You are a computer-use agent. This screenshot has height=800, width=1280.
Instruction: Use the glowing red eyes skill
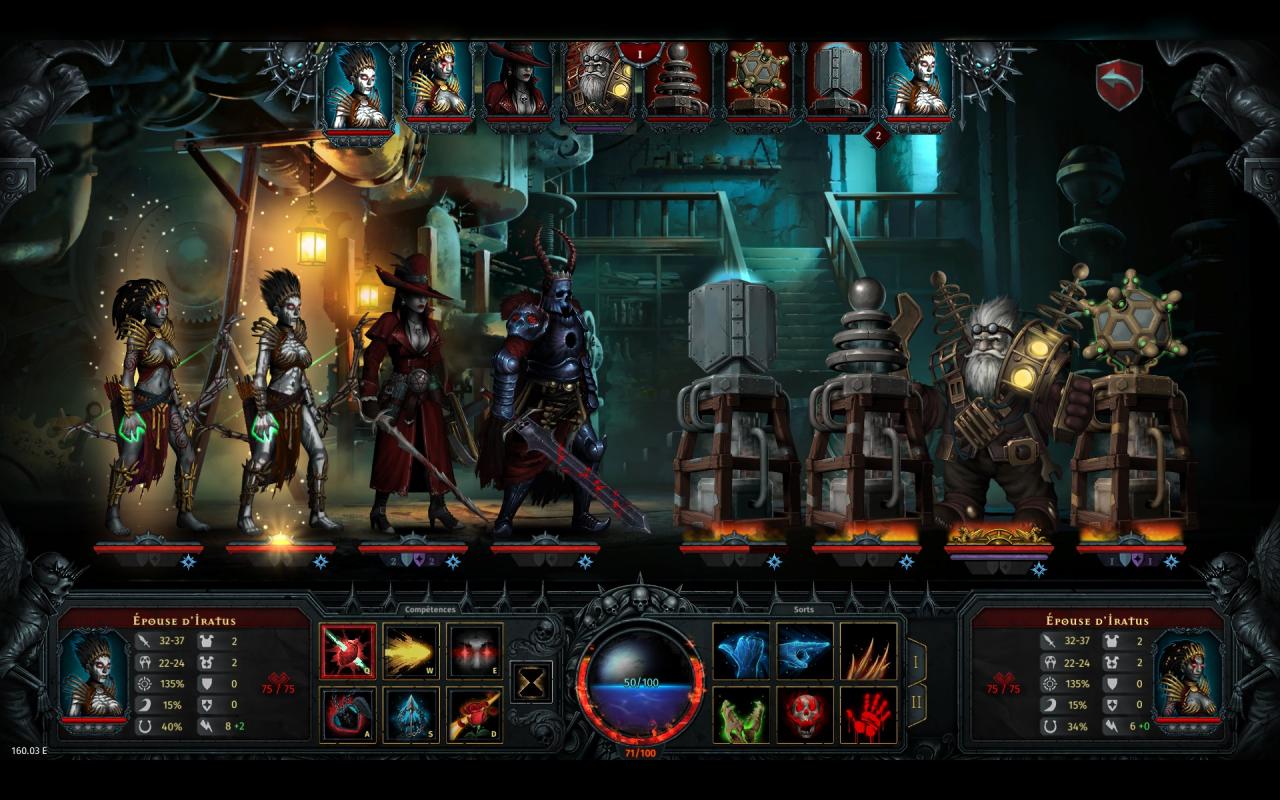[474, 652]
